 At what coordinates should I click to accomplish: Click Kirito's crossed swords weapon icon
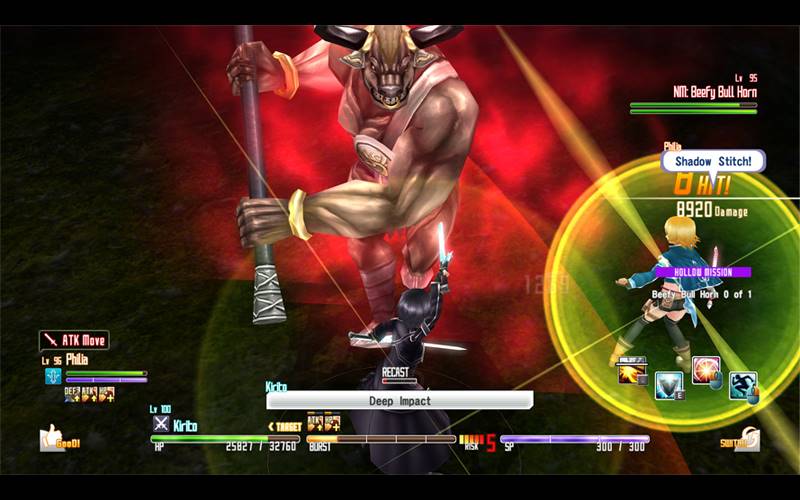point(160,424)
